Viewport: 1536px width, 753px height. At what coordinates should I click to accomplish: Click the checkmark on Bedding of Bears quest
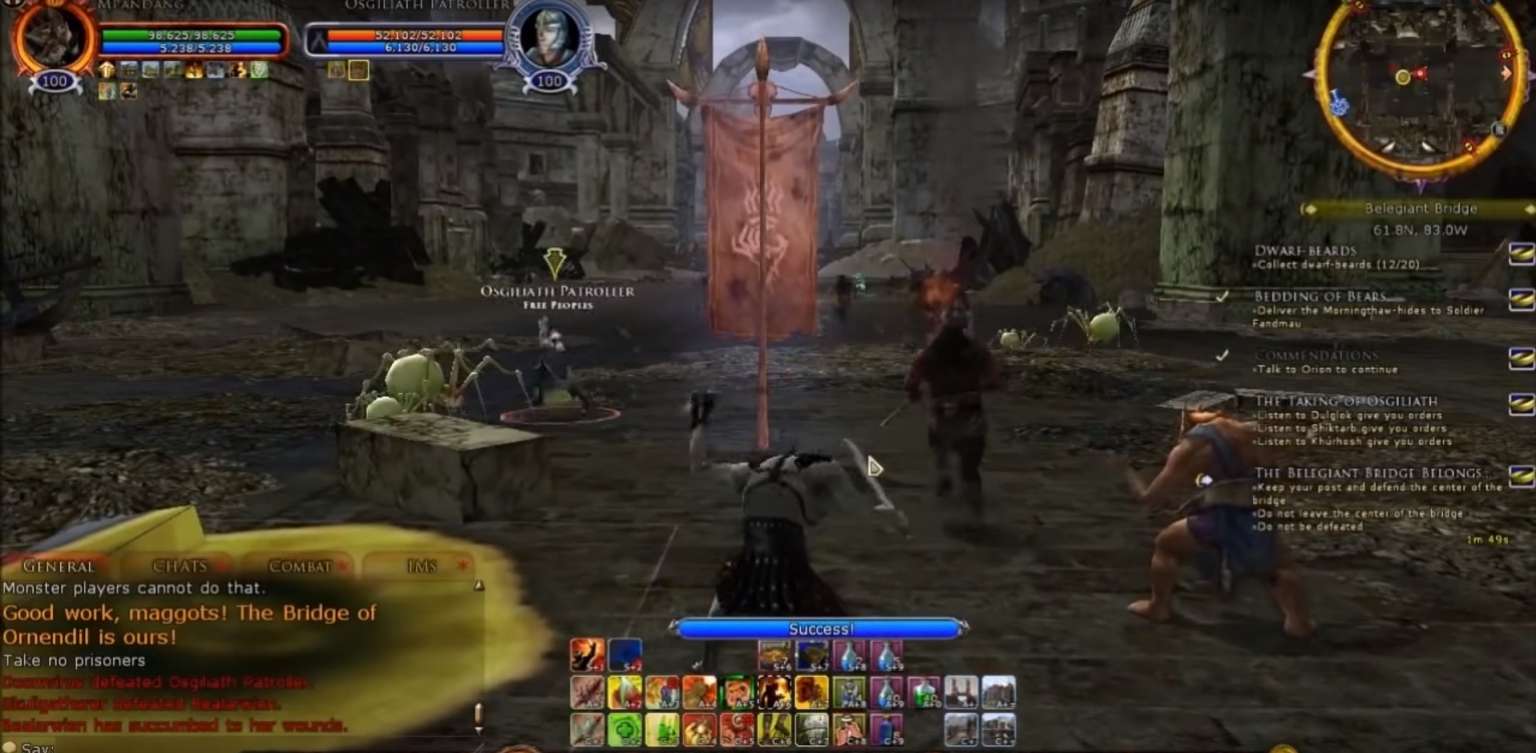[1221, 295]
